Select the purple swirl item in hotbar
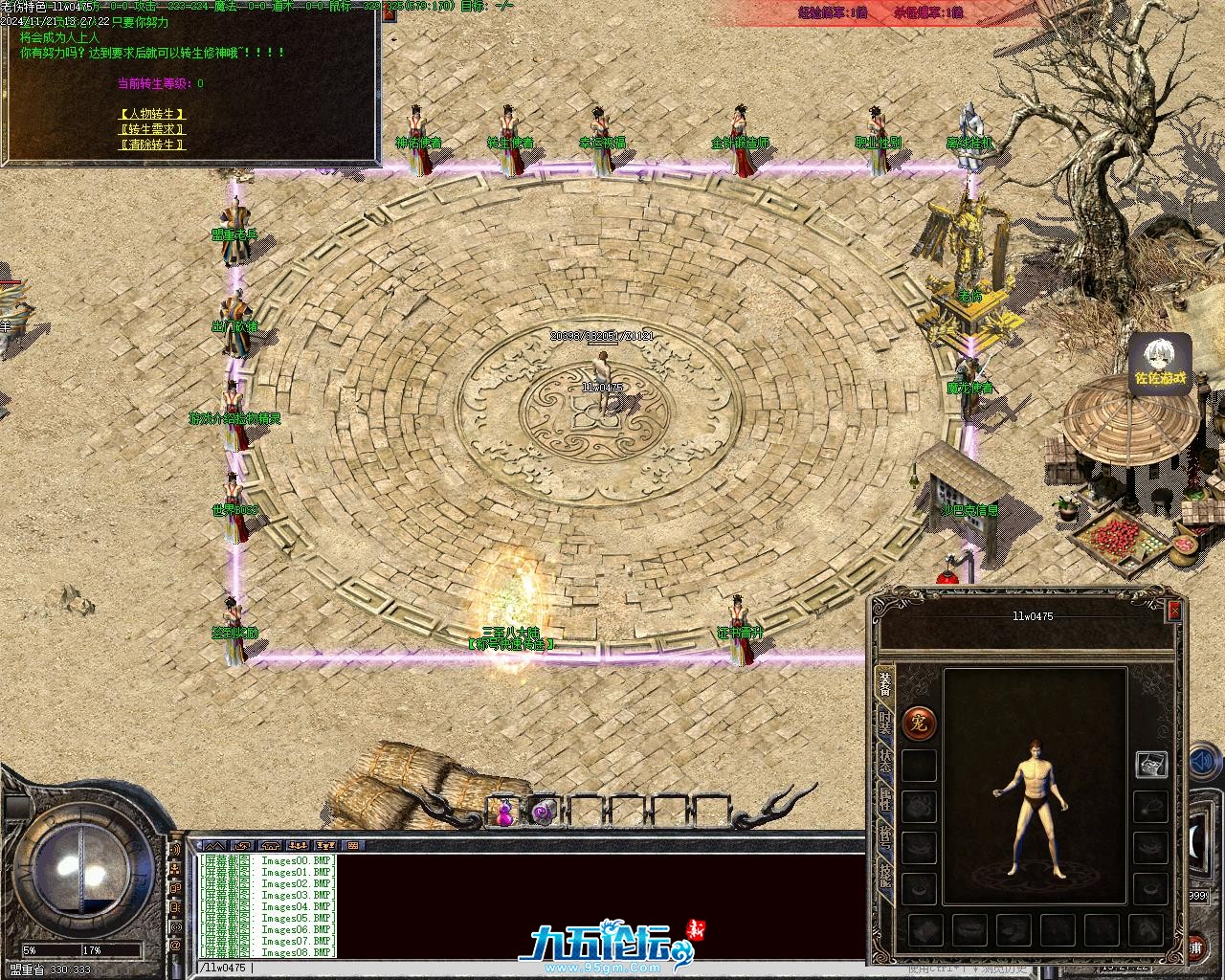1225x980 pixels. (x=544, y=813)
